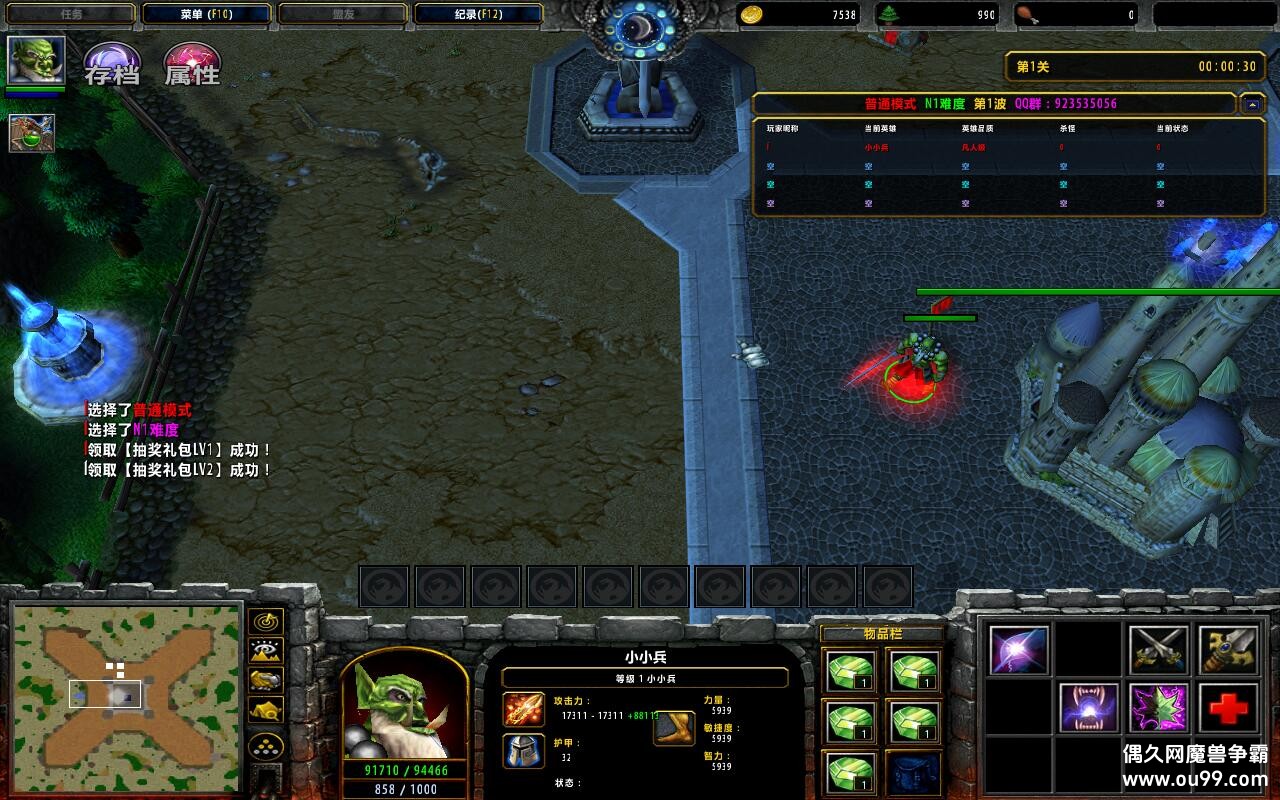Toggle the minimap terrain display eye button
The width and height of the screenshot is (1280, 800).
point(266,650)
